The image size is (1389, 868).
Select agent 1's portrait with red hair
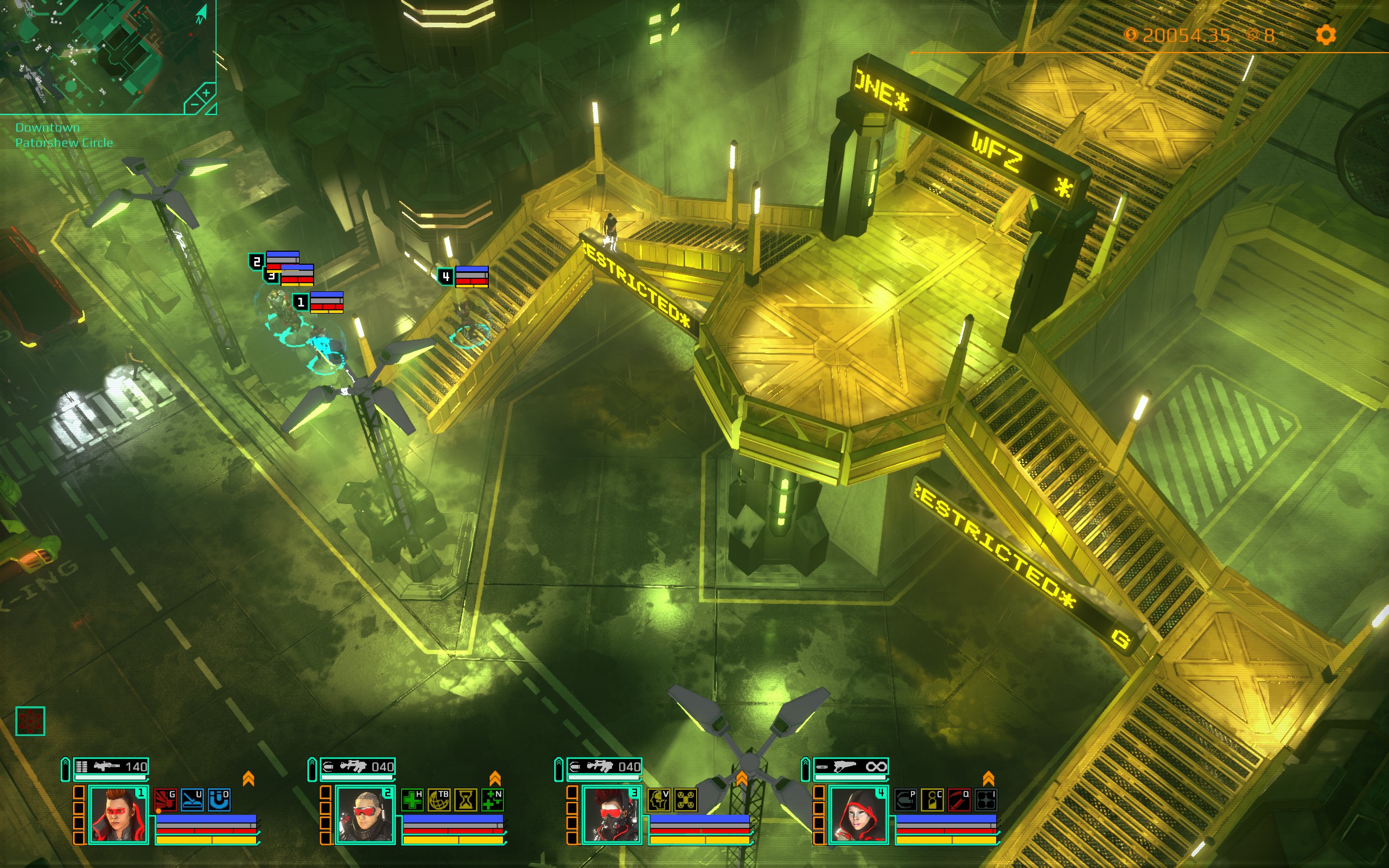pyautogui.click(x=118, y=815)
